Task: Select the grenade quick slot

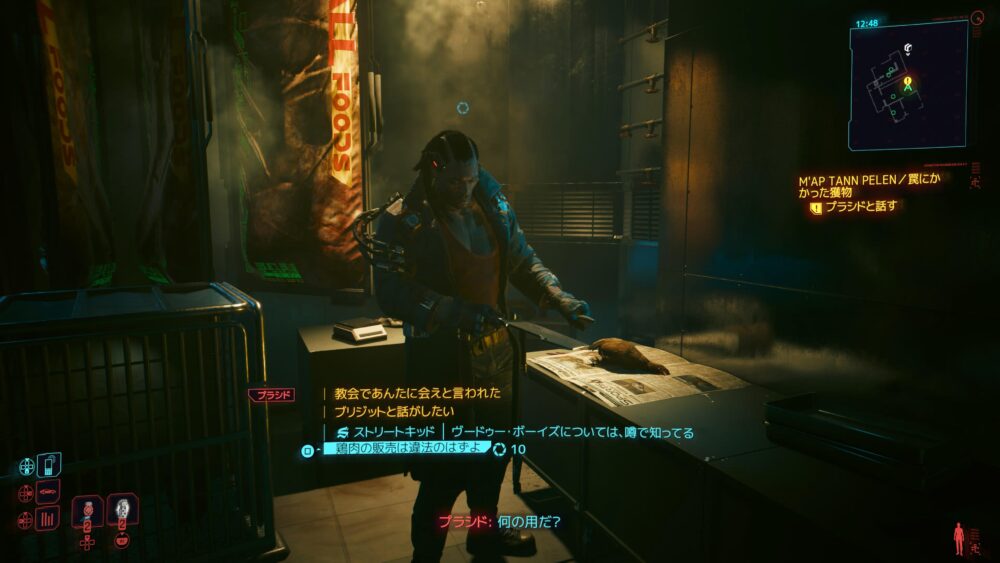Action: tap(122, 511)
